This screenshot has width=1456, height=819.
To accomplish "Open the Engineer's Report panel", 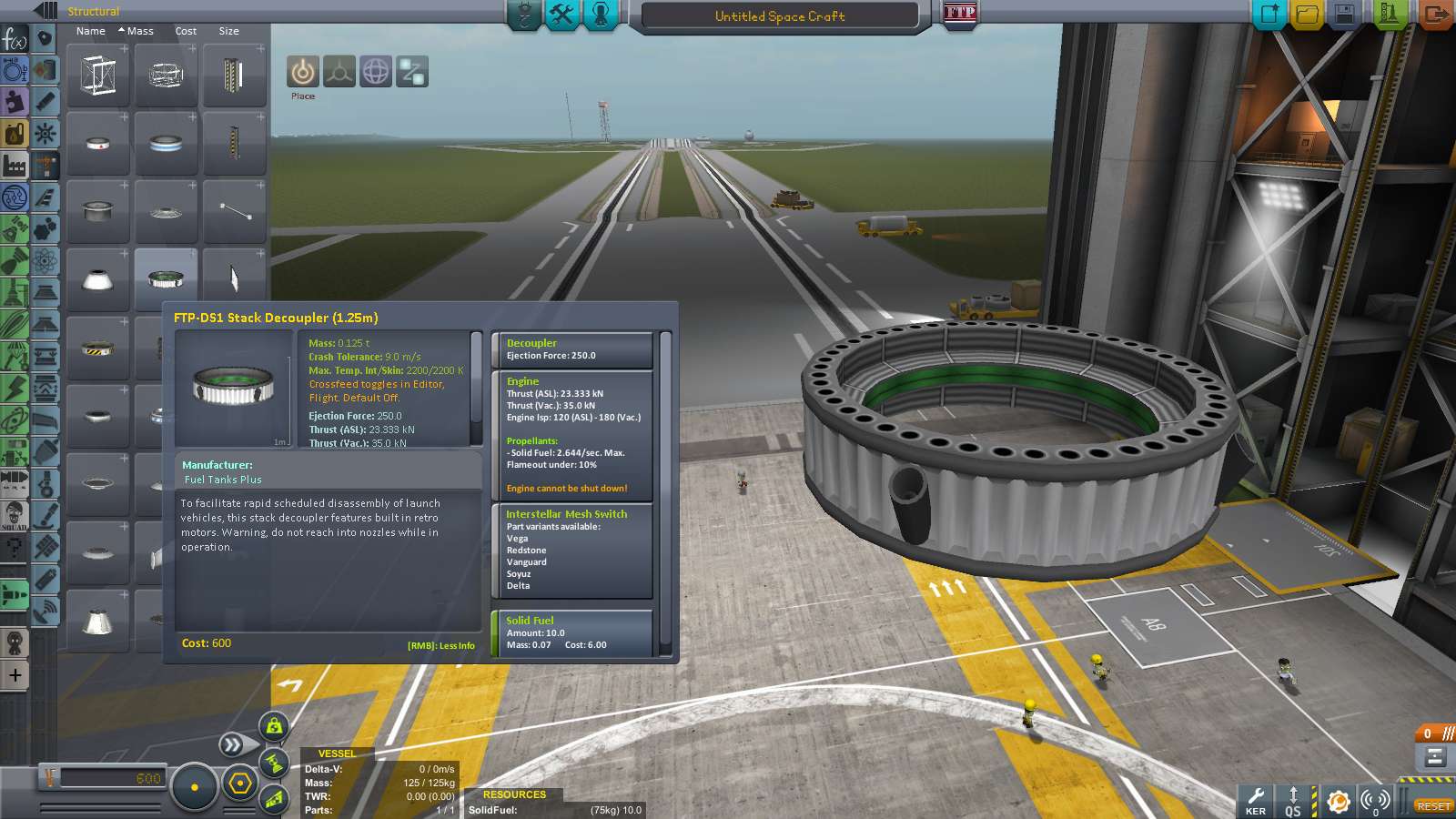I will (561, 15).
